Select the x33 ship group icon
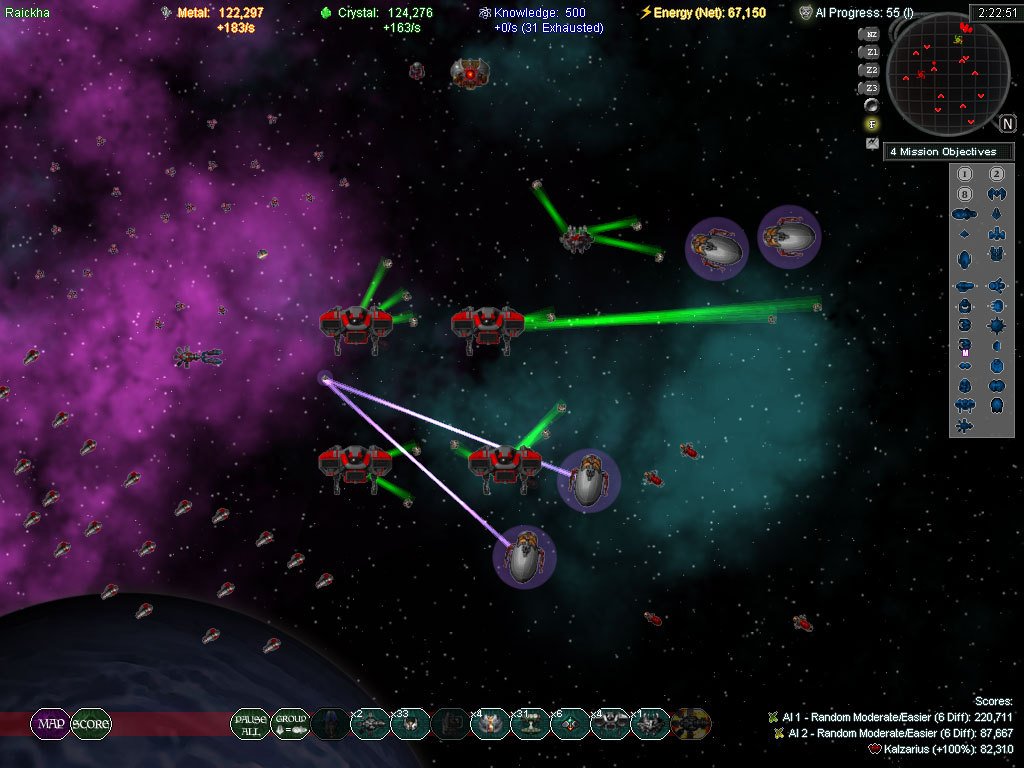Screen dimensions: 1024x768 point(410,723)
